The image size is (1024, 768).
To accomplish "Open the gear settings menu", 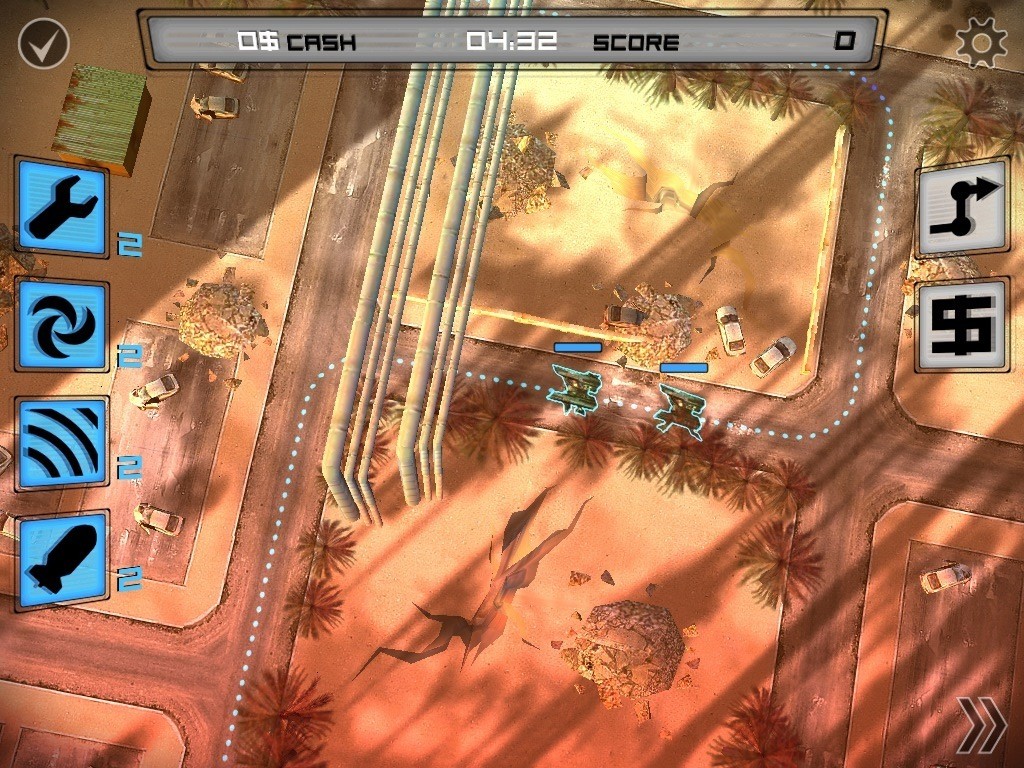I will tap(980, 42).
